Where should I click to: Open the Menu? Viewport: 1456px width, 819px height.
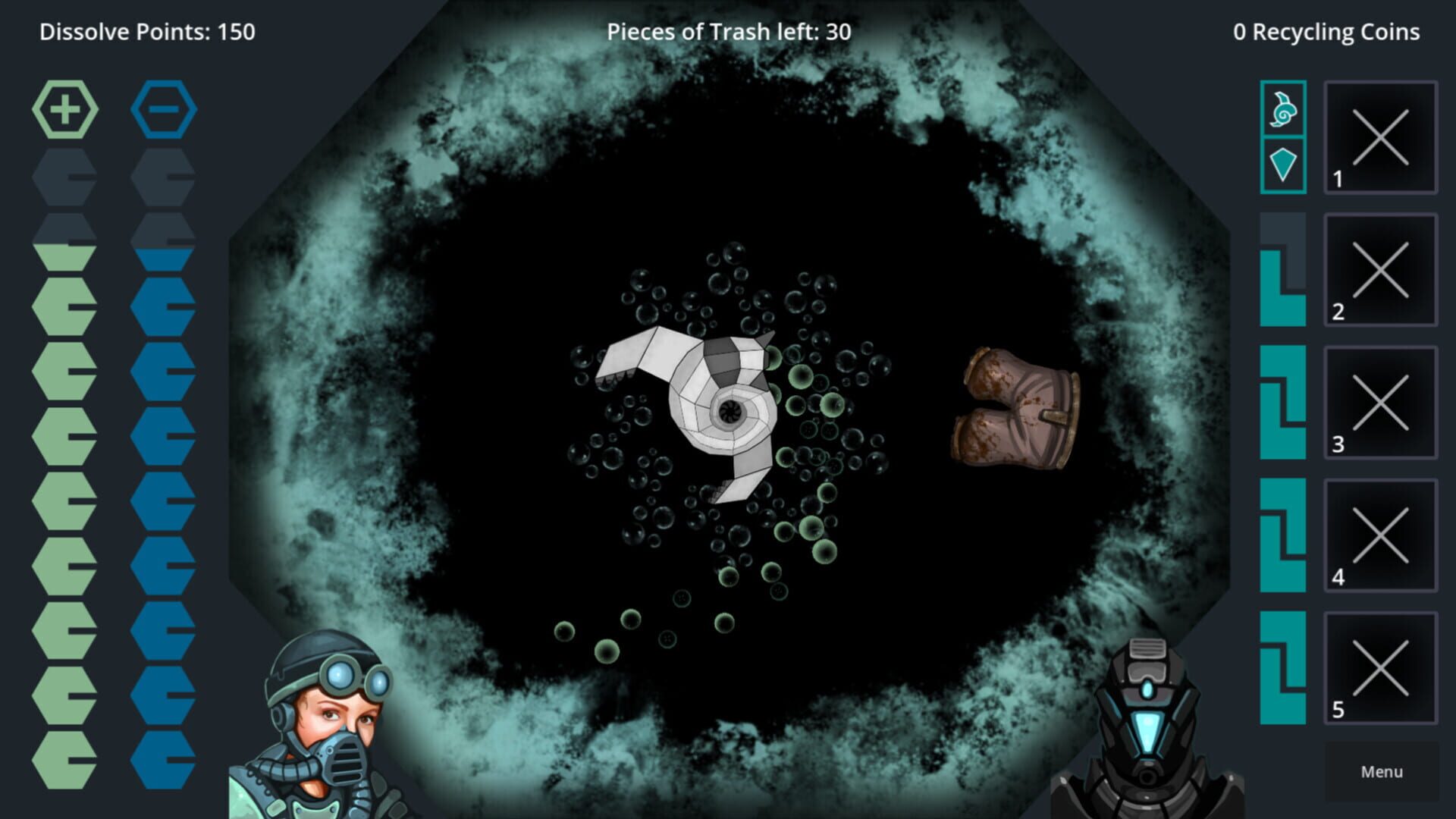1380,771
